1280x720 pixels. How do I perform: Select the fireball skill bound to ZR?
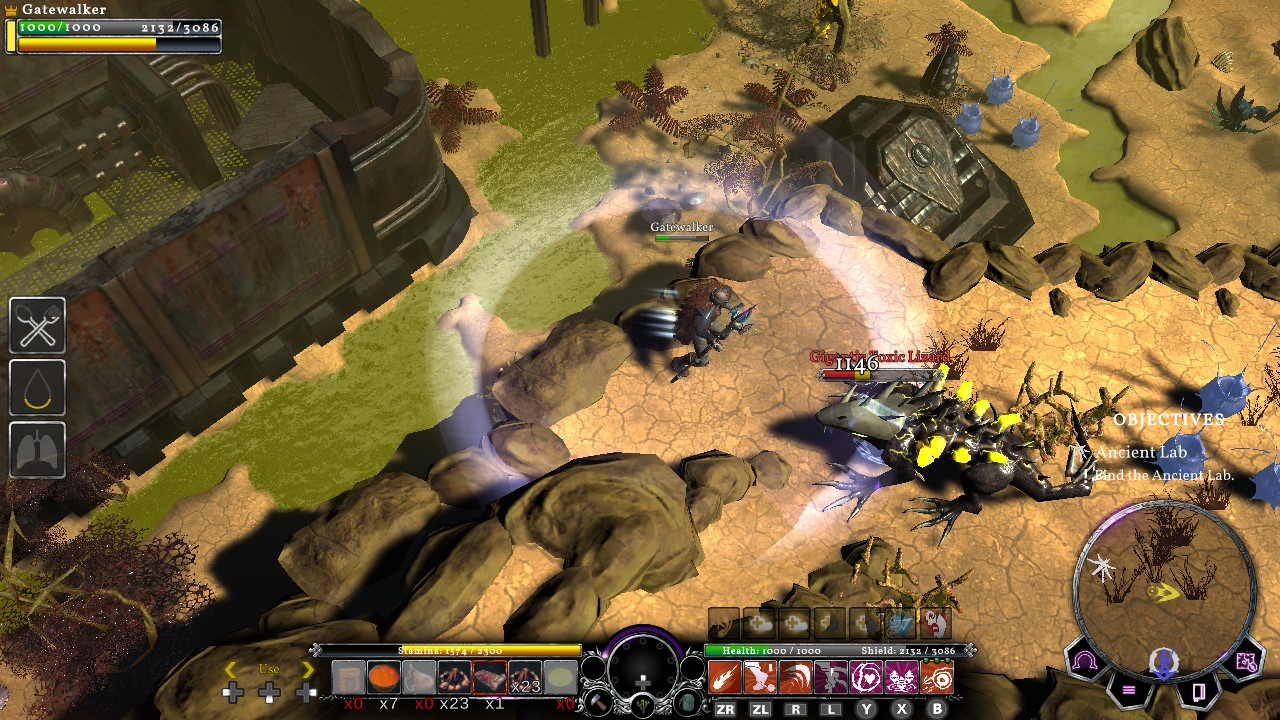click(x=725, y=676)
